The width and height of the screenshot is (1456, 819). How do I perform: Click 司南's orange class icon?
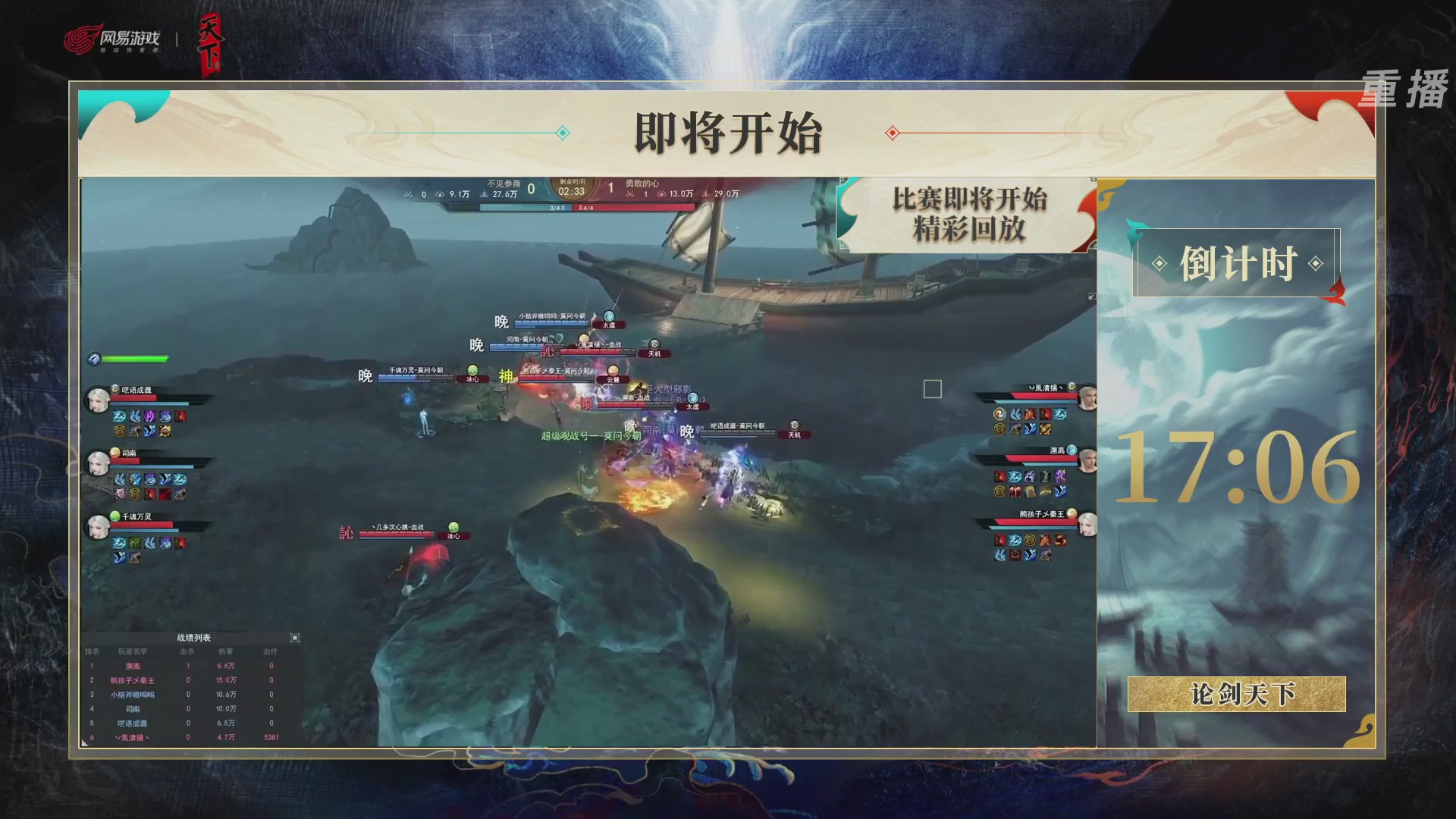pyautogui.click(x=115, y=453)
